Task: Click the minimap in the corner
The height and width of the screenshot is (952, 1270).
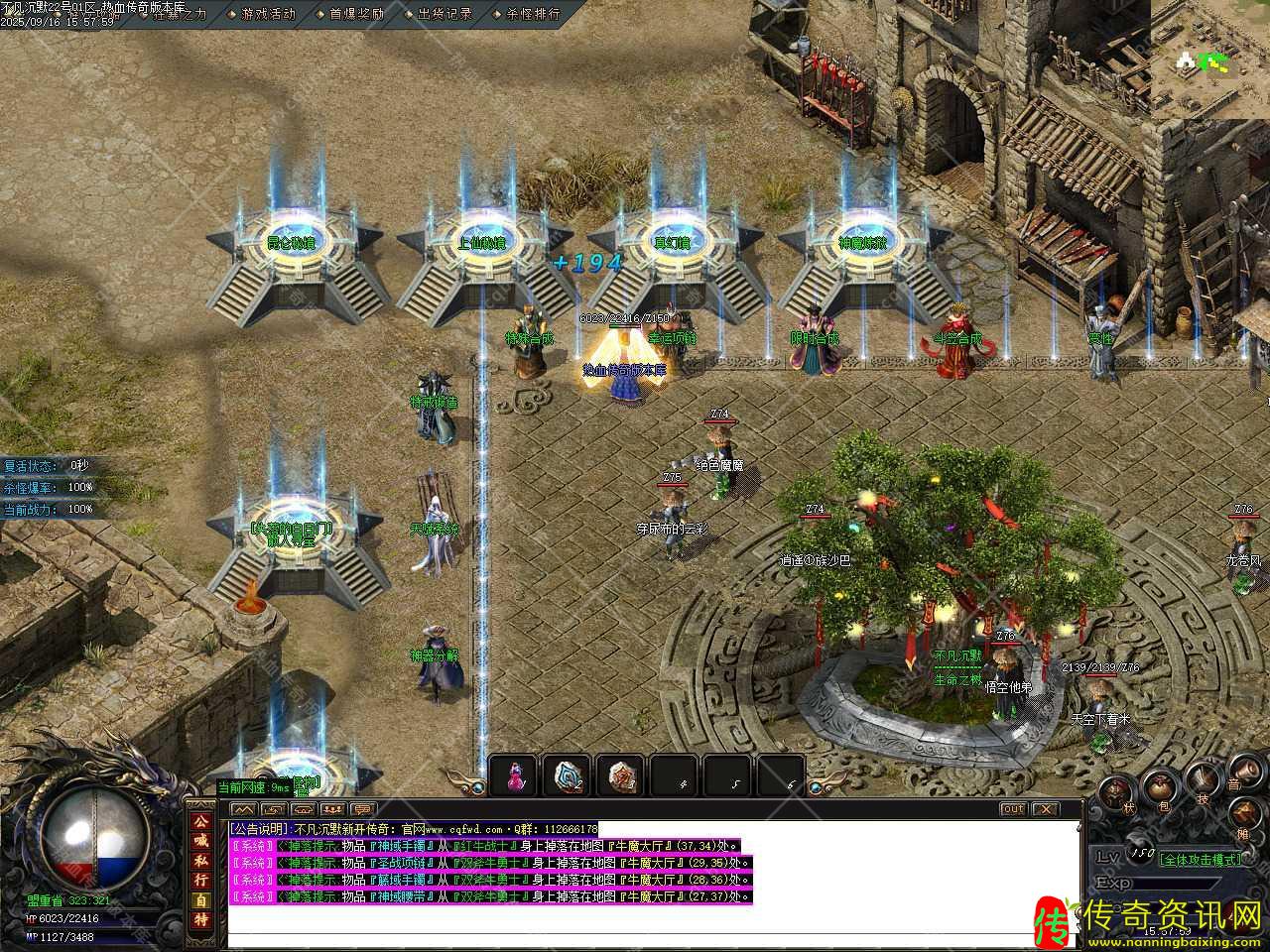Action: click(x=1210, y=59)
